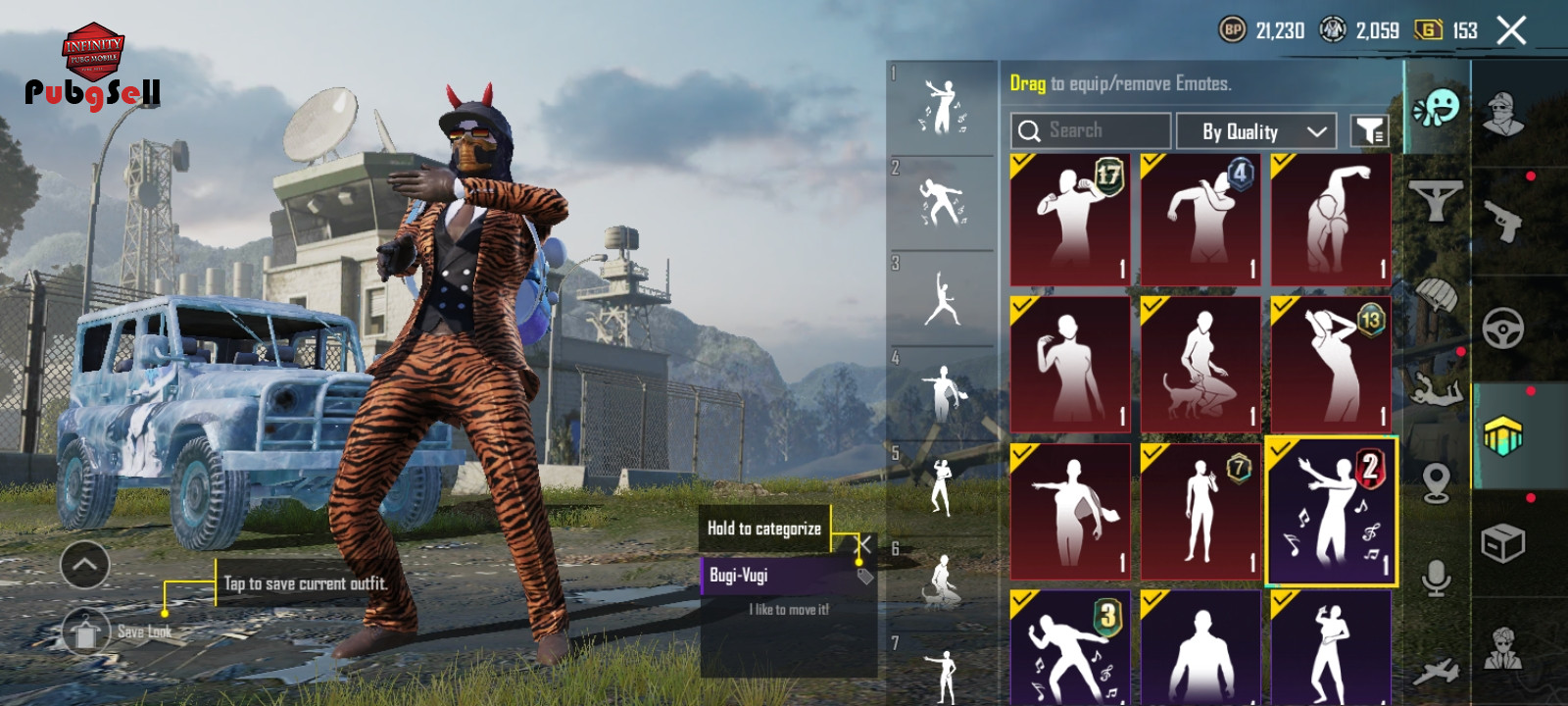Screen dimensions: 1568x706
Task: Open the crate box tab
Action: [x=1502, y=542]
